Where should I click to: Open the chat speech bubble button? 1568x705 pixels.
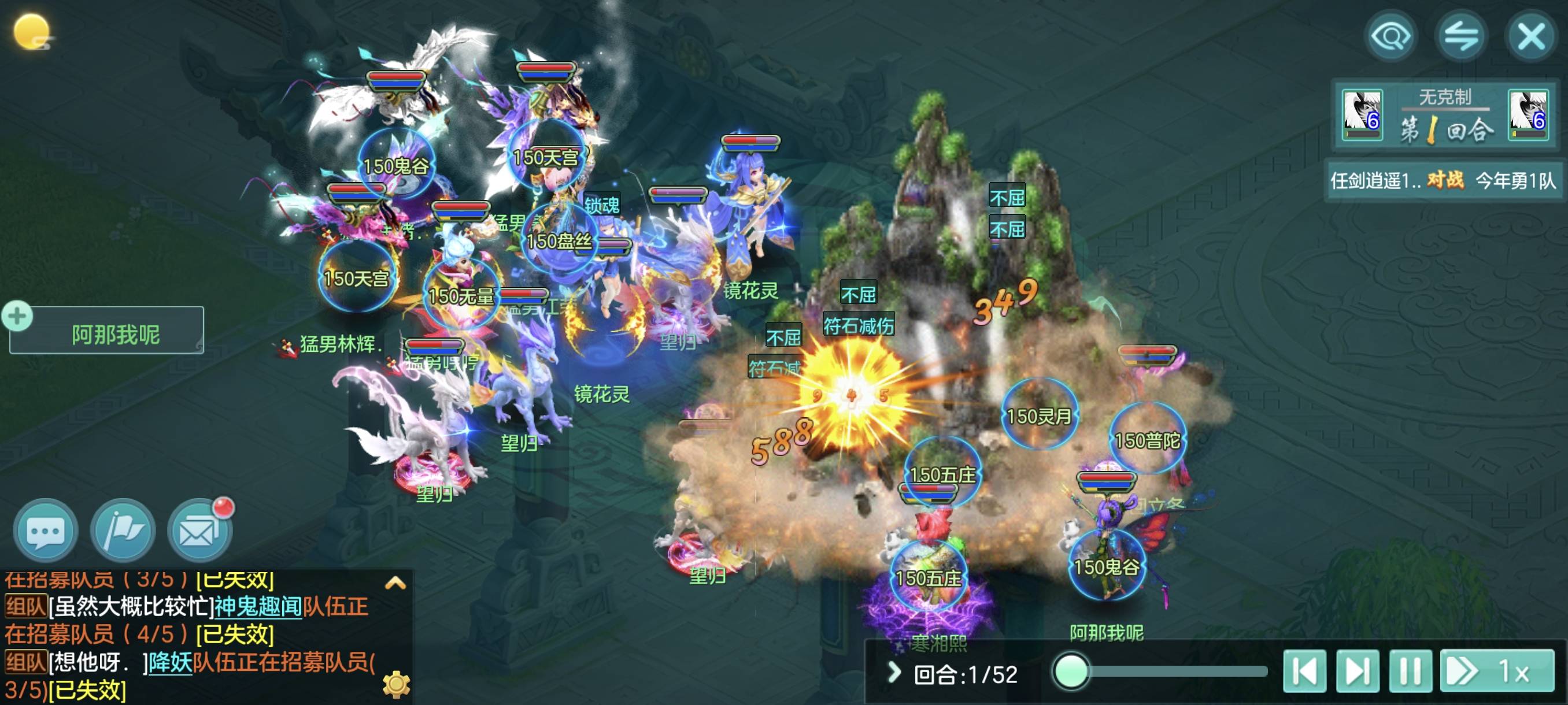pyautogui.click(x=45, y=530)
